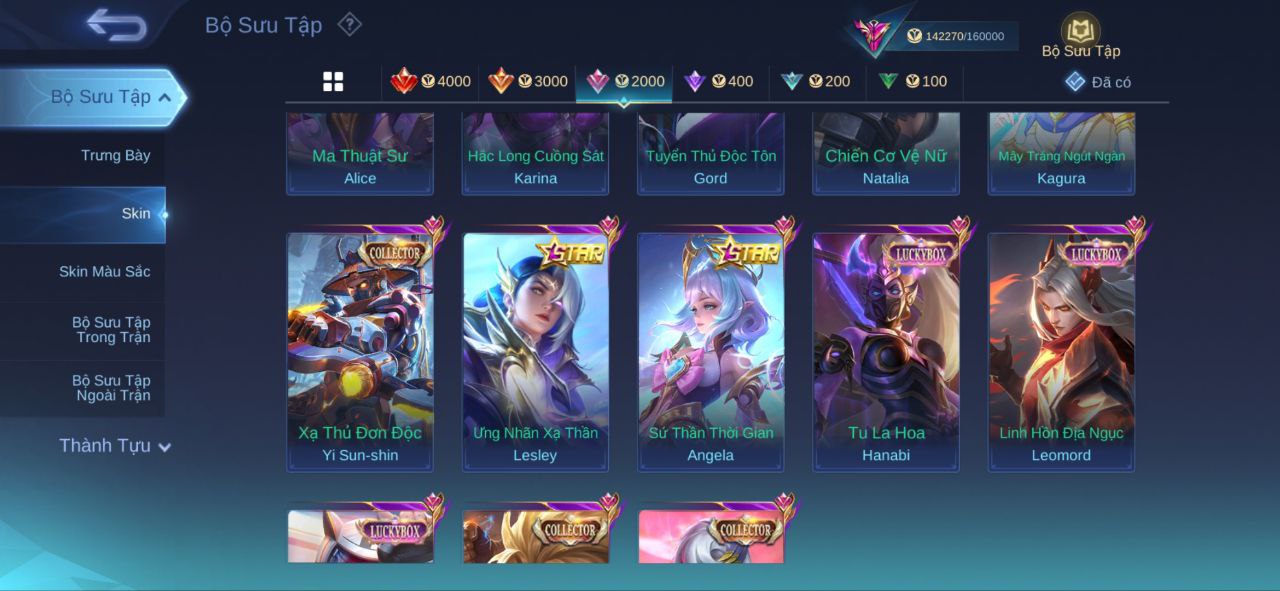Image resolution: width=1280 pixels, height=591 pixels.
Task: Go back using the return arrow
Action: click(x=116, y=25)
